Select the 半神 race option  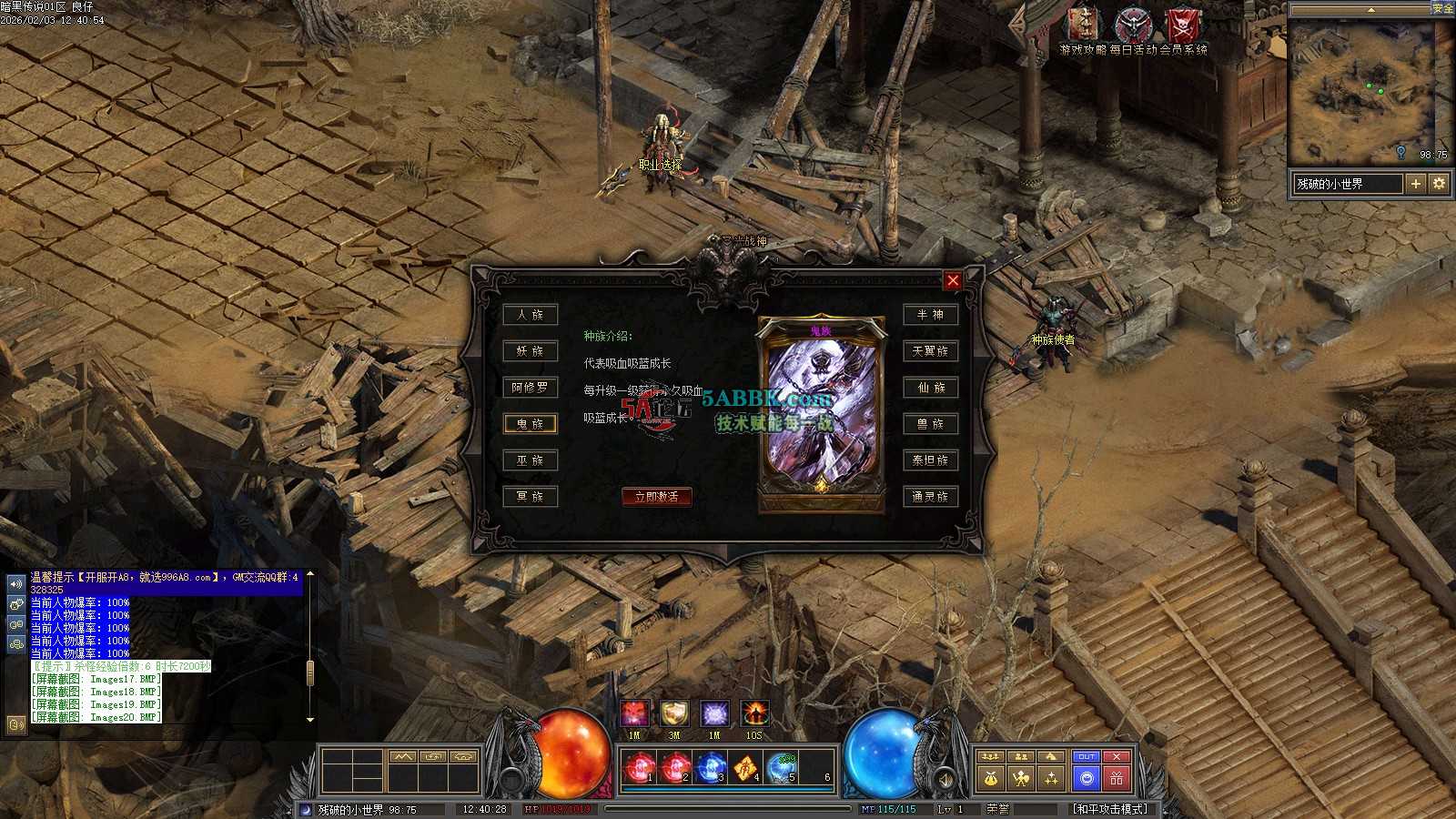tap(930, 315)
